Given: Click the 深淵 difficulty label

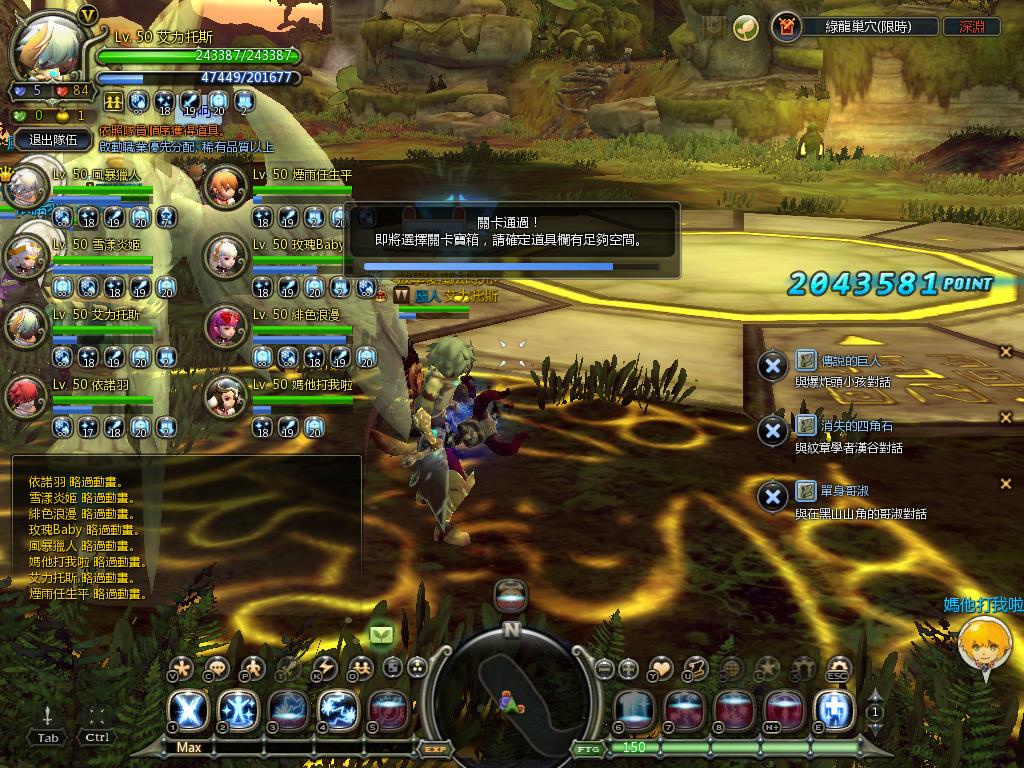Looking at the screenshot, I should pos(971,27).
